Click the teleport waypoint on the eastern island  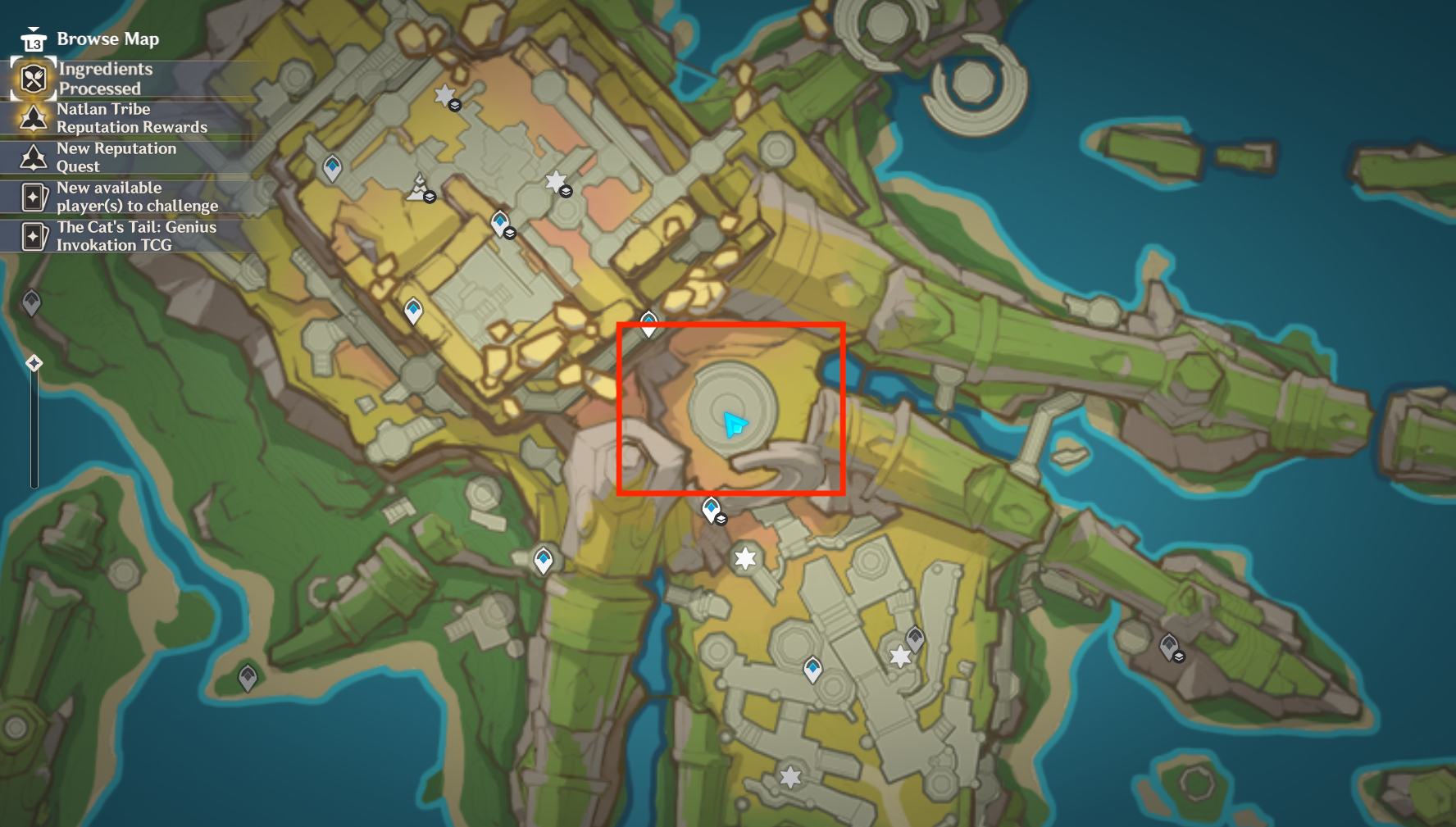coord(1167,644)
